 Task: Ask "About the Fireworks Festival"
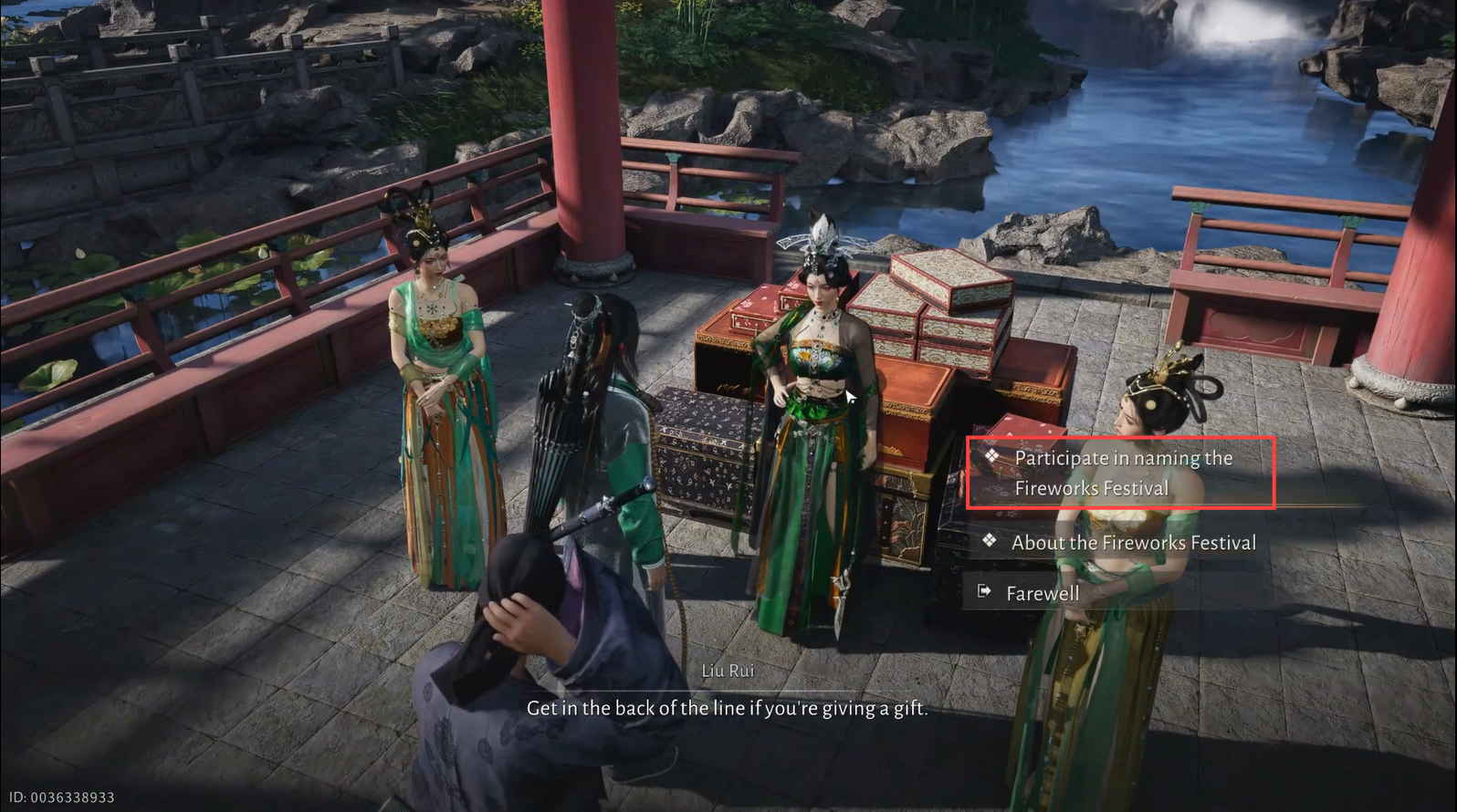[1133, 543]
